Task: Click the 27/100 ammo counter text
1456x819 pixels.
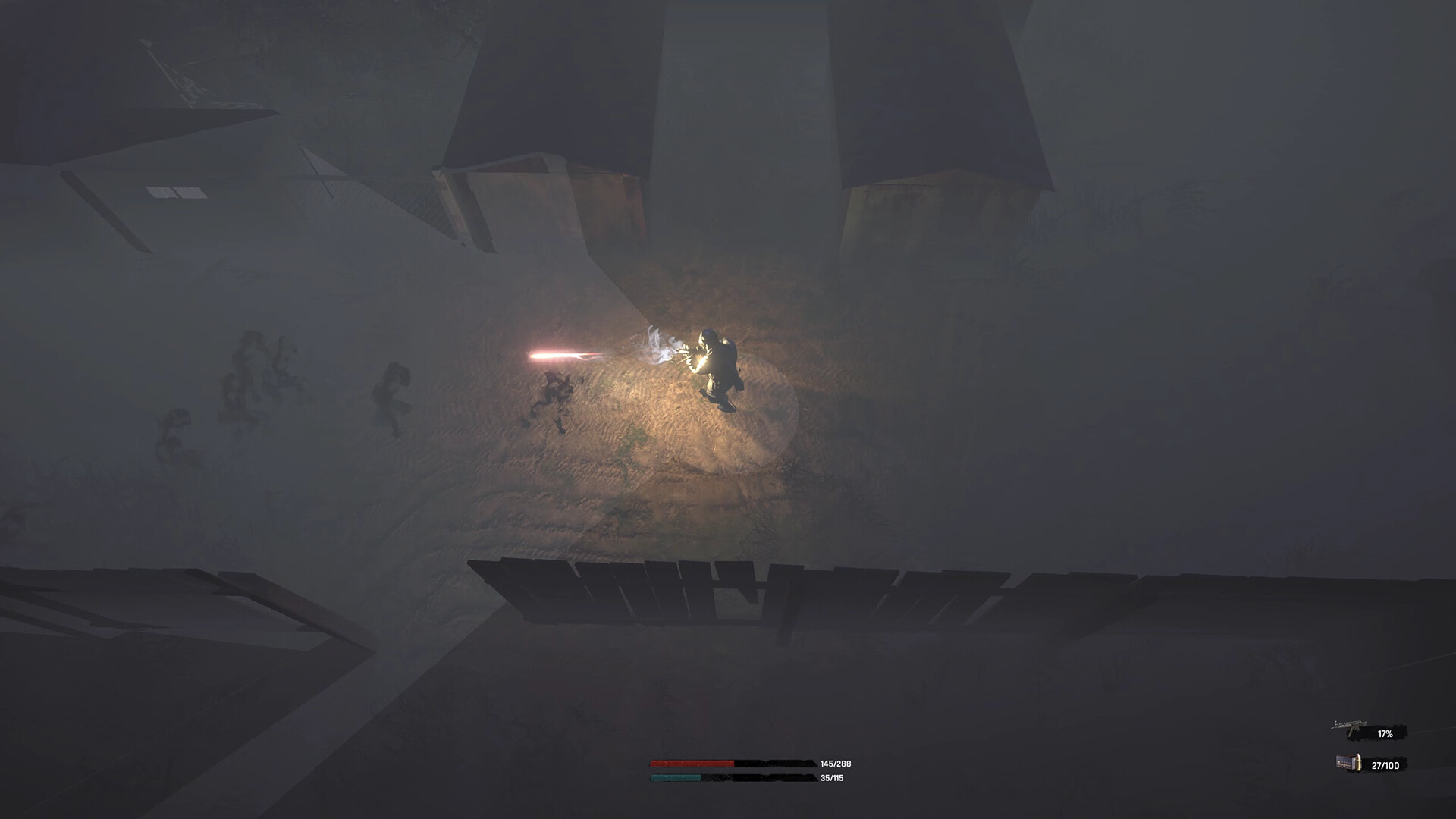Action: click(x=1385, y=764)
